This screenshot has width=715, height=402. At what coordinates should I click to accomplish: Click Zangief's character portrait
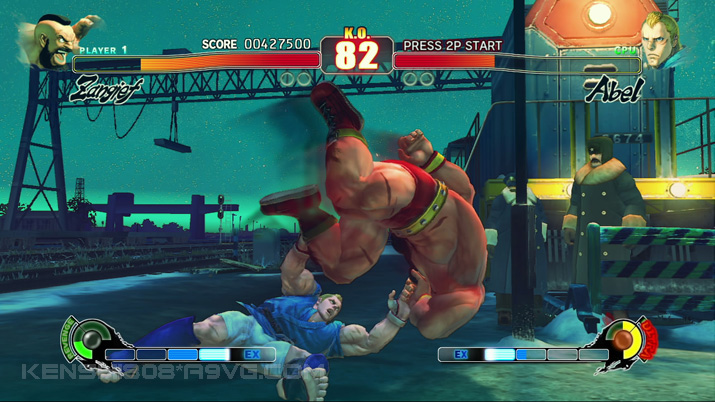[58, 44]
